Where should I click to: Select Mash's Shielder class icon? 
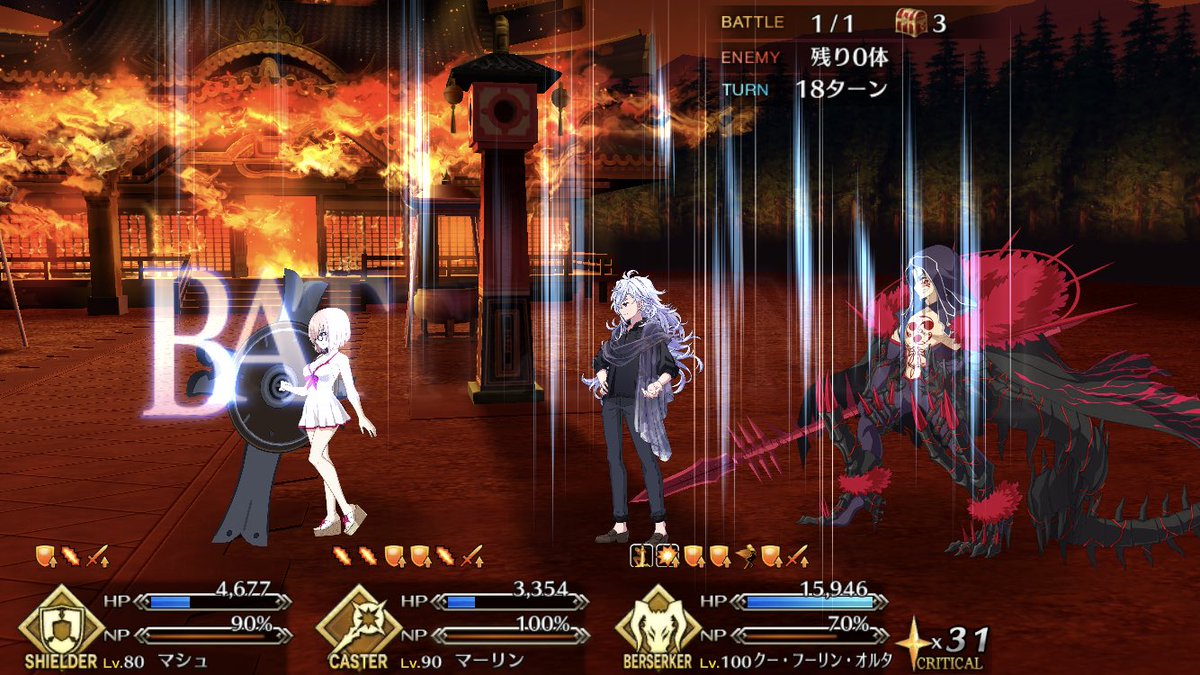[60, 624]
